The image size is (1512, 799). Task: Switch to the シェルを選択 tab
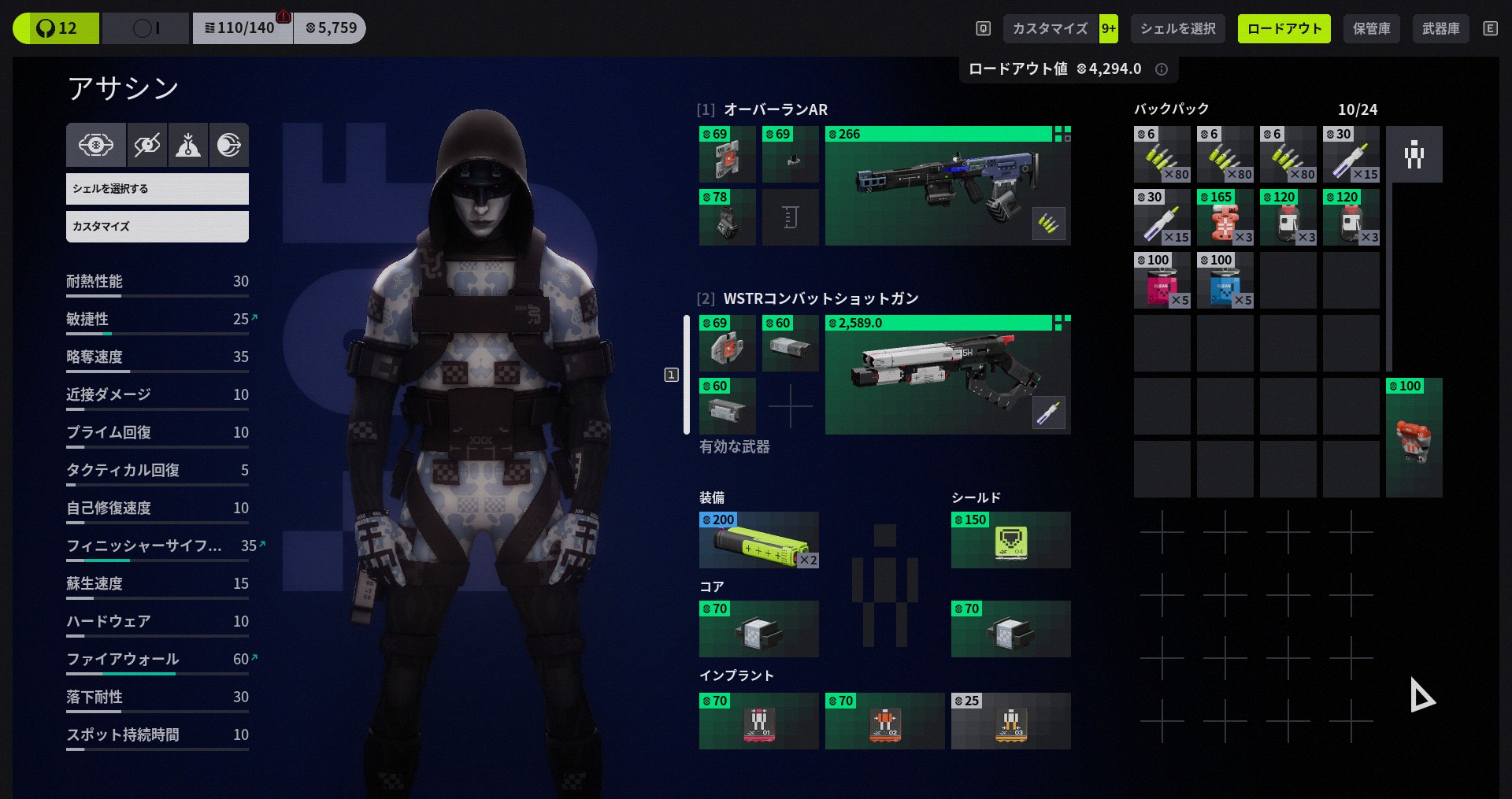pyautogui.click(x=1177, y=29)
